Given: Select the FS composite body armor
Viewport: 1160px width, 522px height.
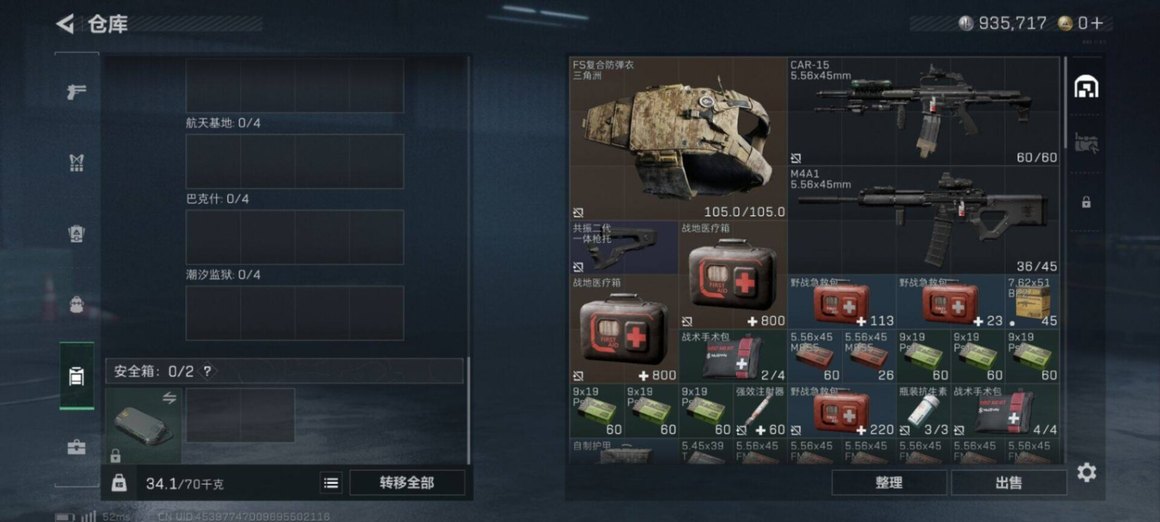Looking at the screenshot, I should coord(678,138).
